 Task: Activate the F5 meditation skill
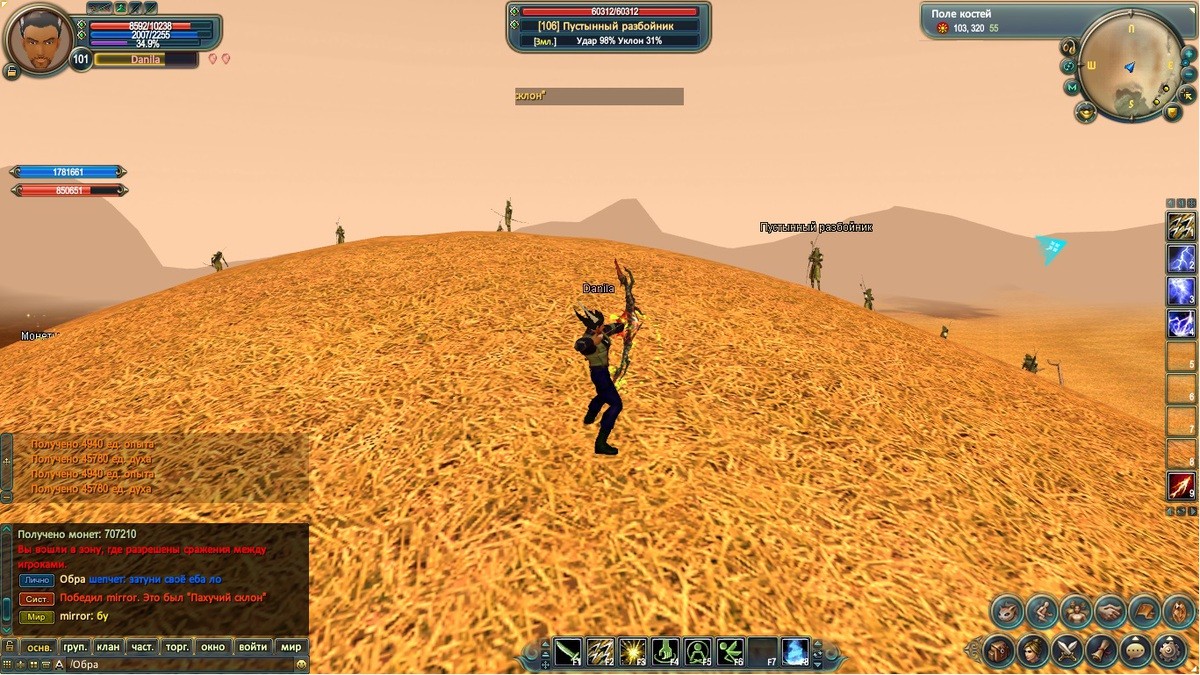(698, 652)
